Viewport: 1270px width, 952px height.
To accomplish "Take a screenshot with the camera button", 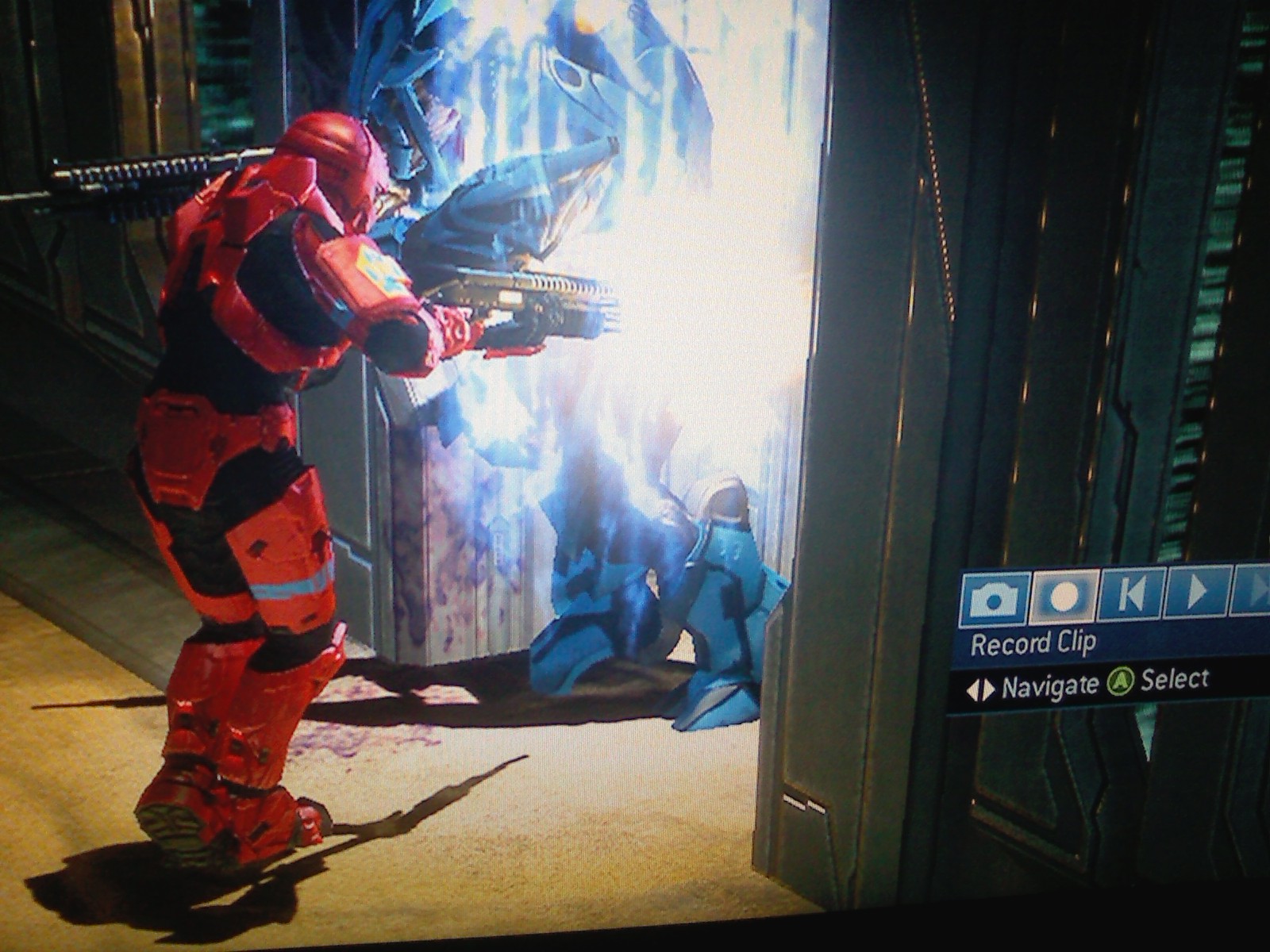I will coord(994,598).
